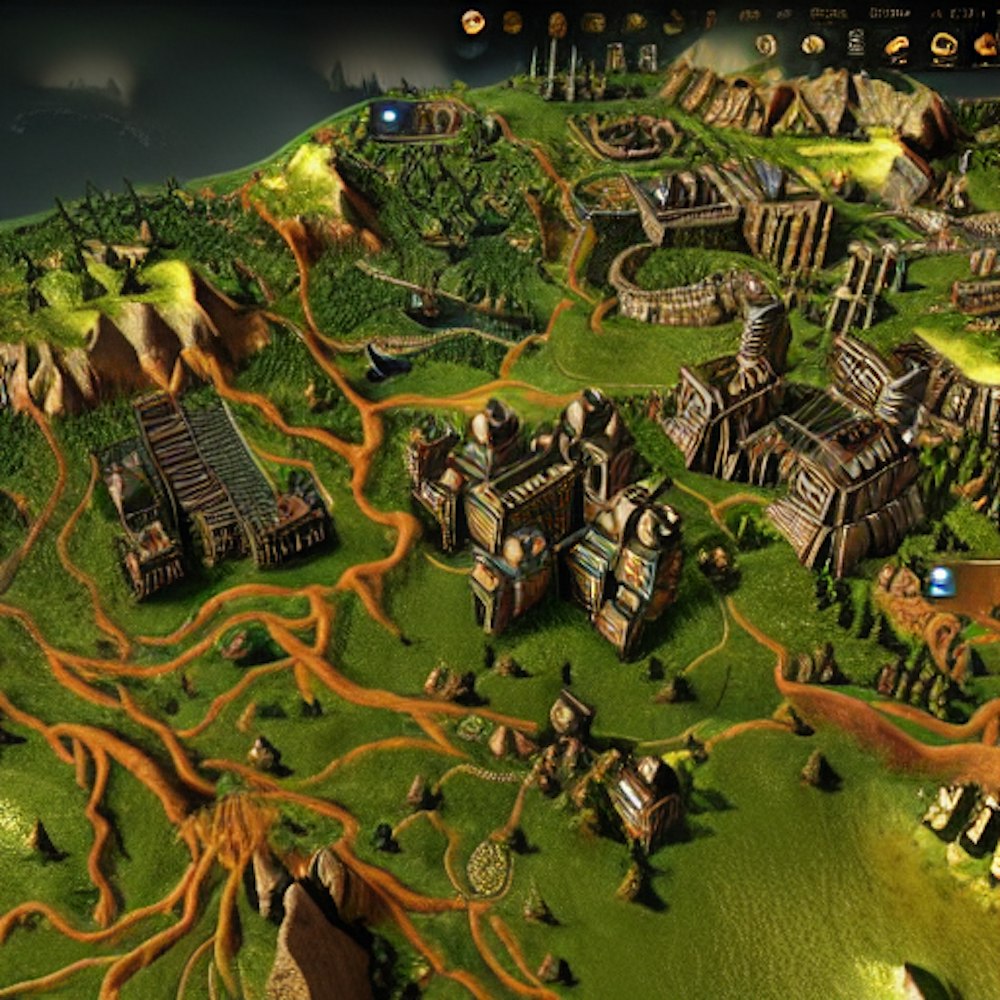Select the white tower icon in the top bar
Screen dimensions: 1000x1000
pos(856,42)
